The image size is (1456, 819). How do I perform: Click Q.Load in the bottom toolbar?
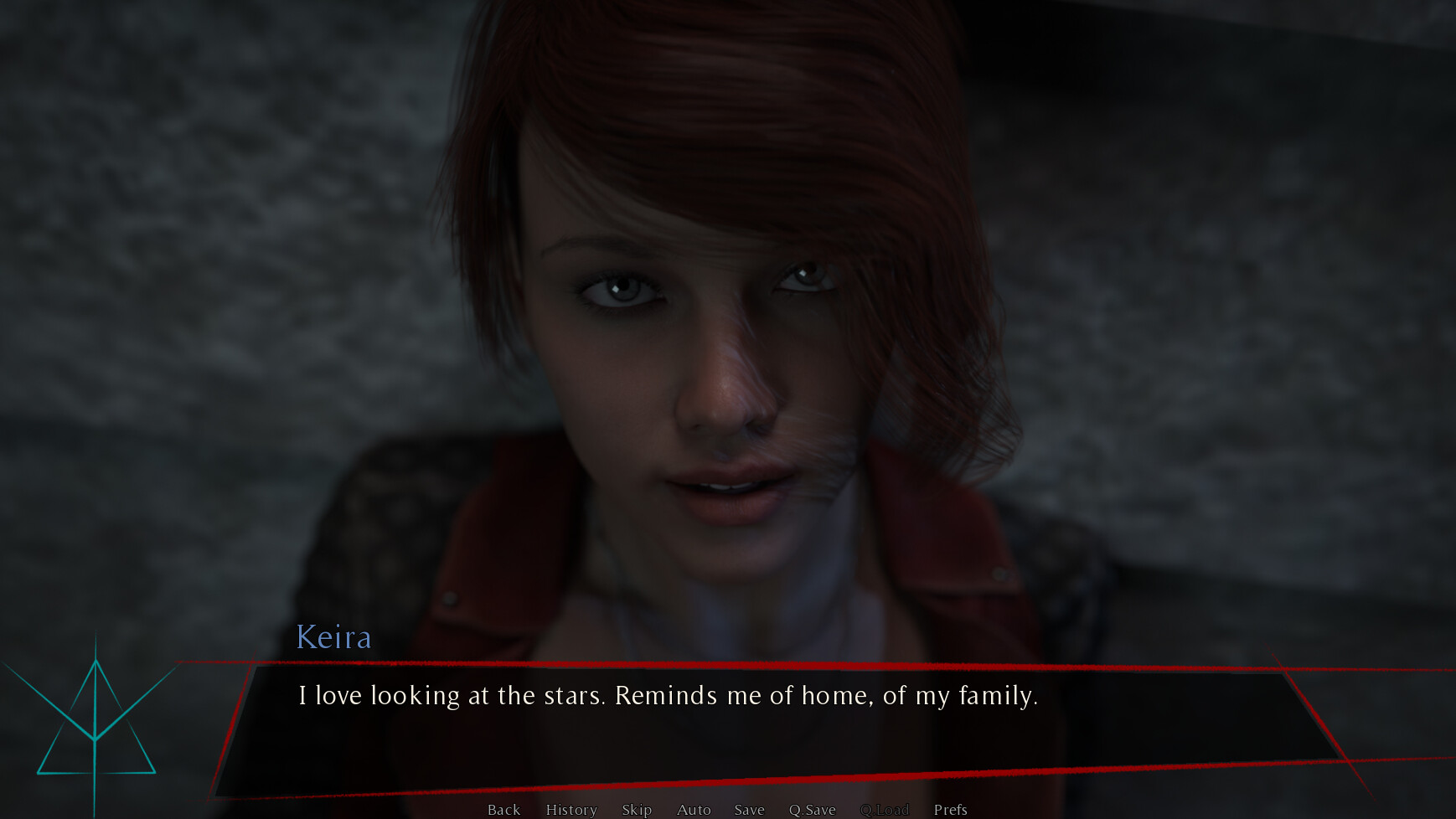[x=886, y=810]
